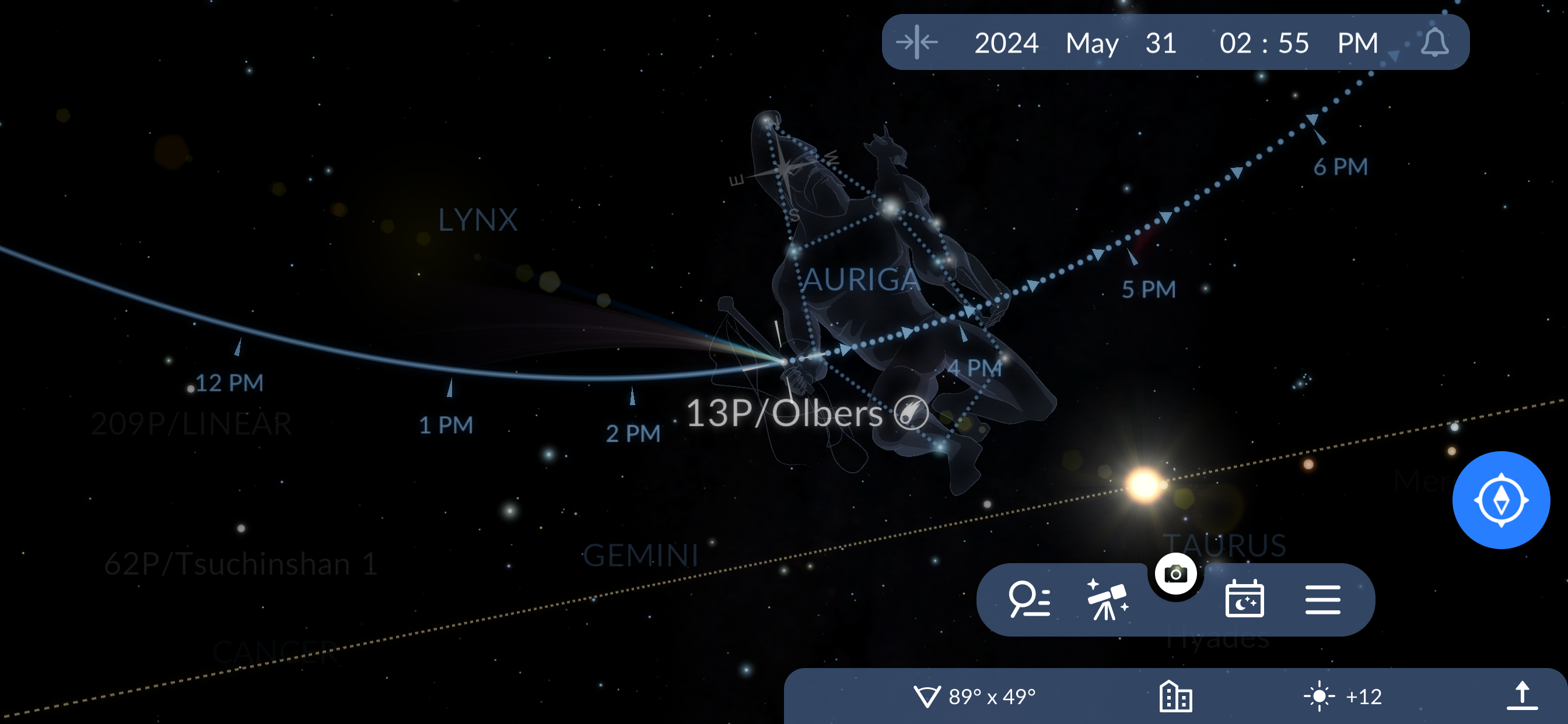The image size is (1568, 724).
Task: Adjust the 89° x 49° field of view
Action: click(975, 696)
